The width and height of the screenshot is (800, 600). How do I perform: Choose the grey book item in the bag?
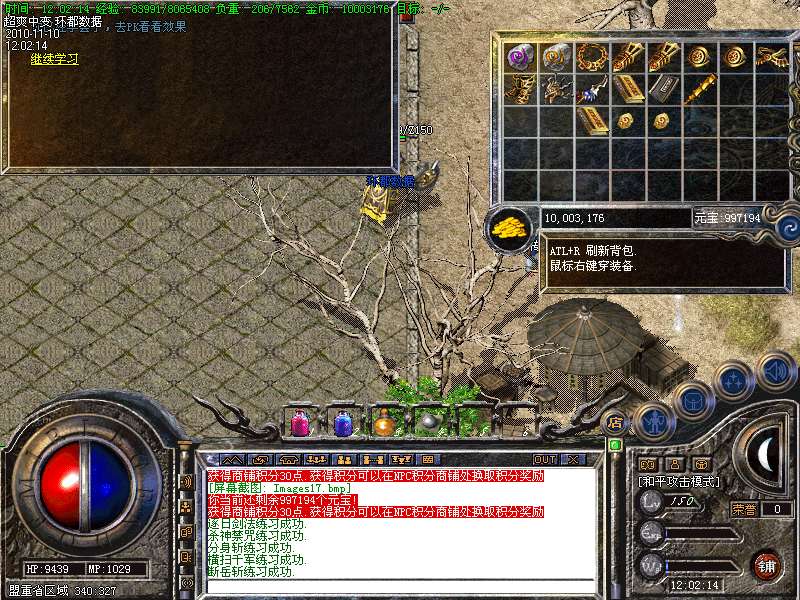coord(661,90)
